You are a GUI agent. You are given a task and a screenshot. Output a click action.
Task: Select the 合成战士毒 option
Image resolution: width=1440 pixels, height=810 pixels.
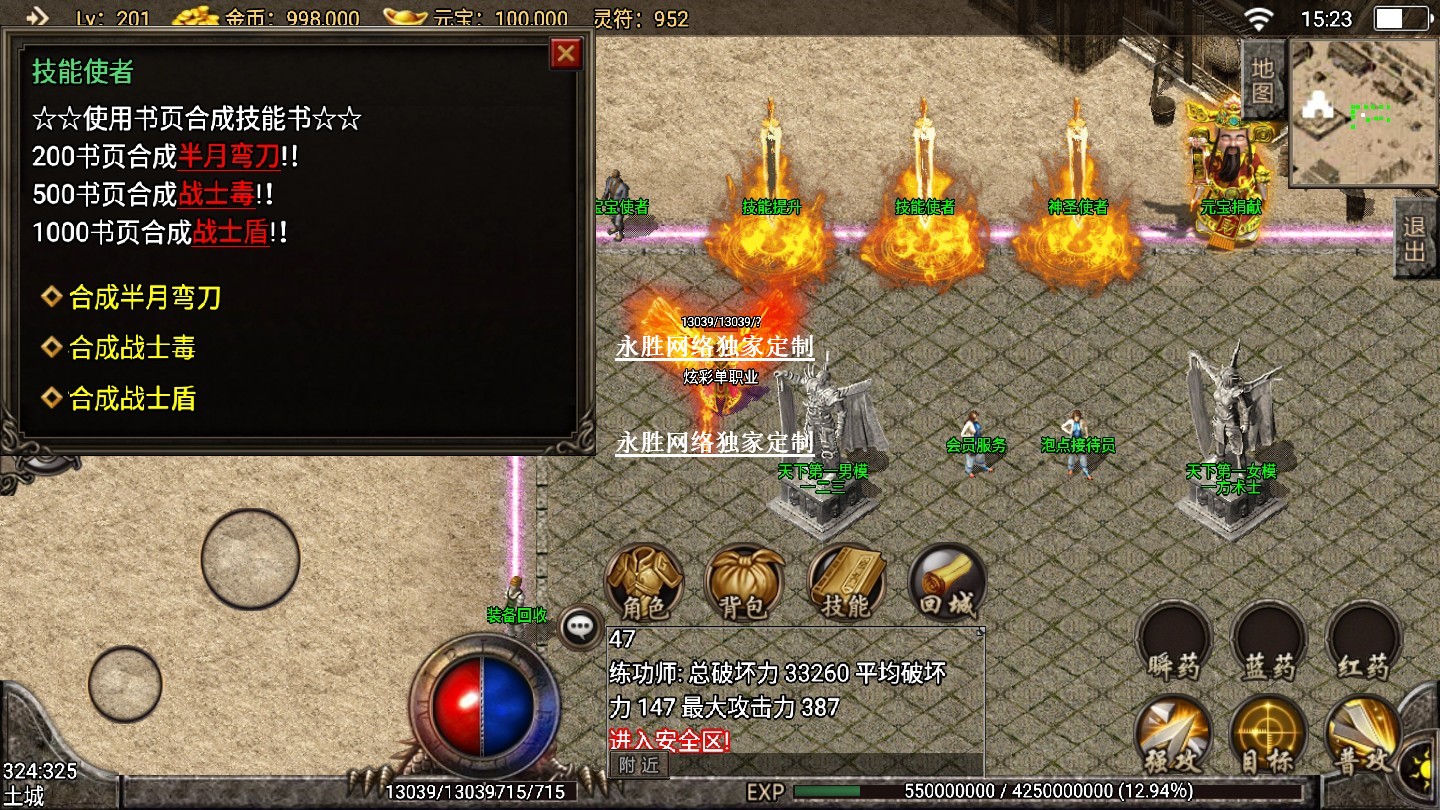(x=131, y=348)
